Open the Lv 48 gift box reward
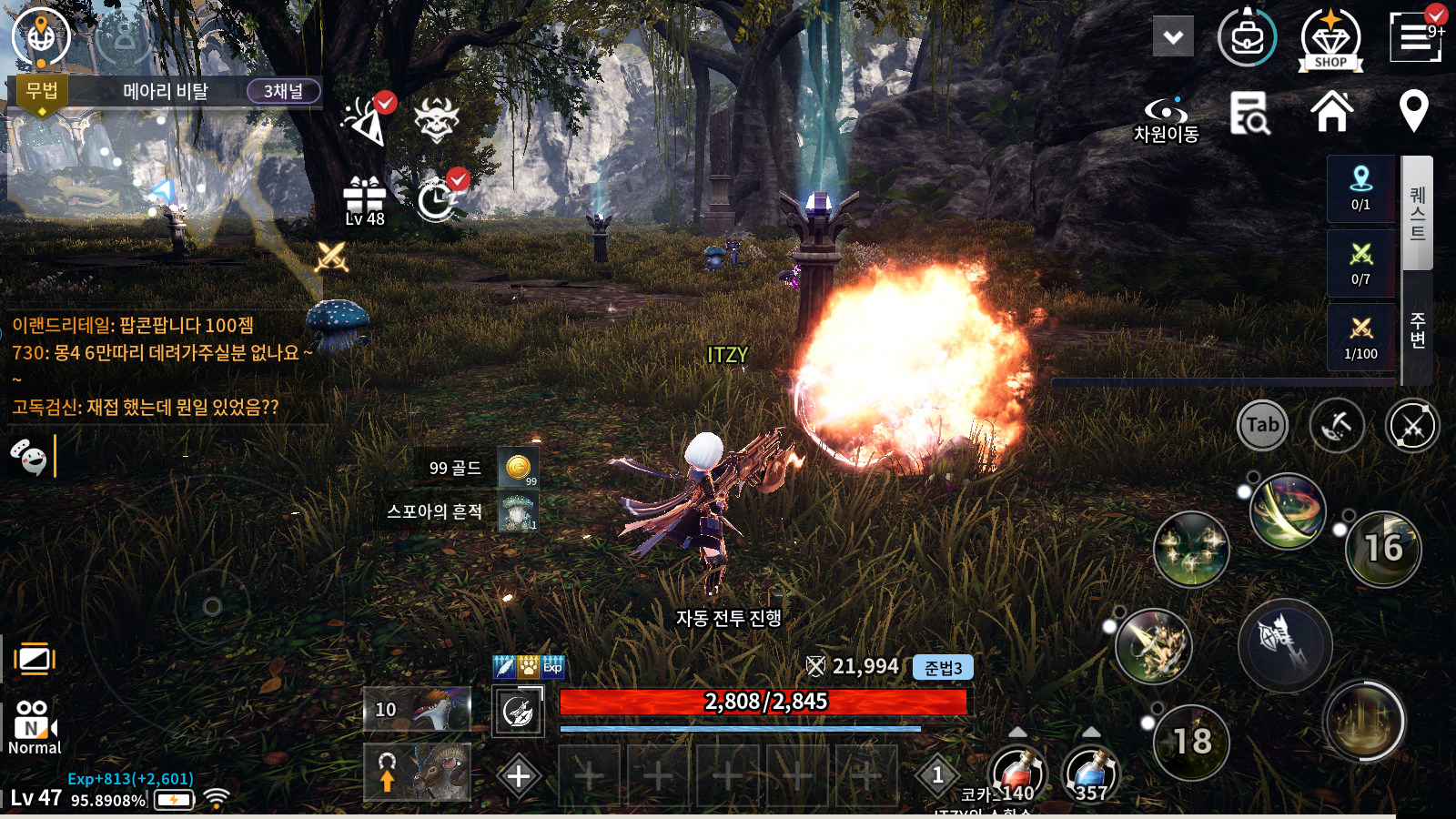The width and height of the screenshot is (1456, 819). [x=364, y=200]
